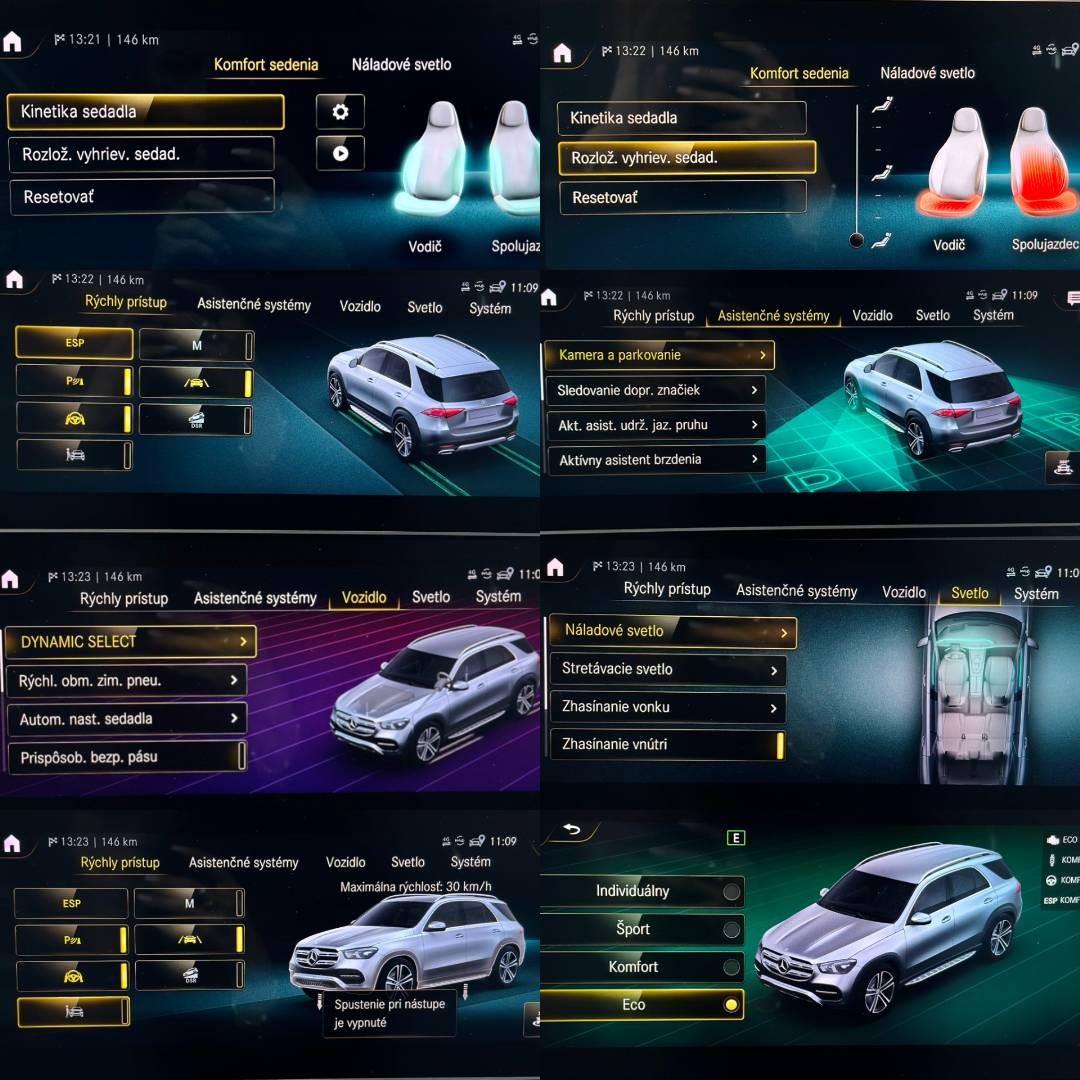This screenshot has width=1080, height=1080.
Task: Click the seat heating distribution slider
Action: 856,172
